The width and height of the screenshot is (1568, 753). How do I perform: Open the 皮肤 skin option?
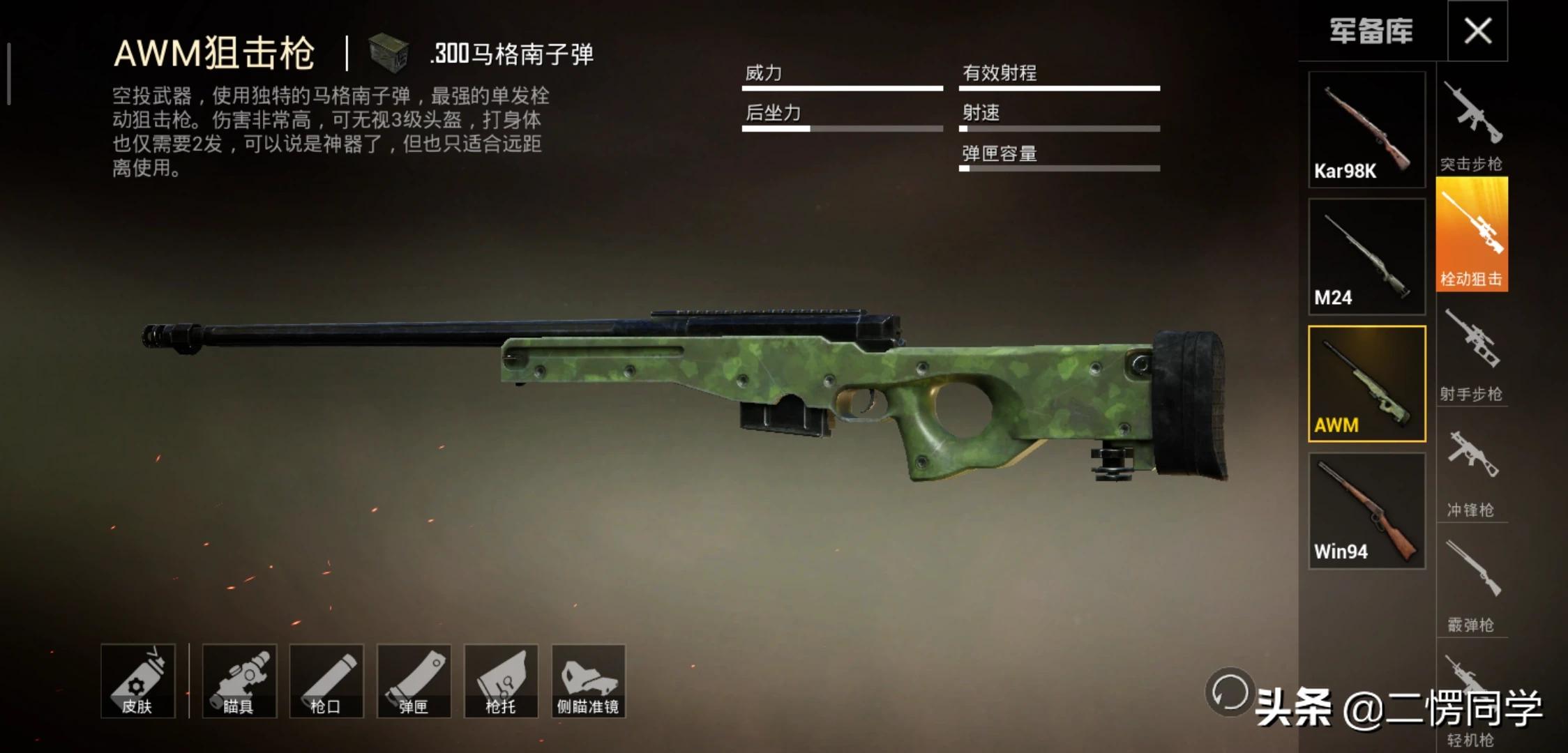coord(137,681)
